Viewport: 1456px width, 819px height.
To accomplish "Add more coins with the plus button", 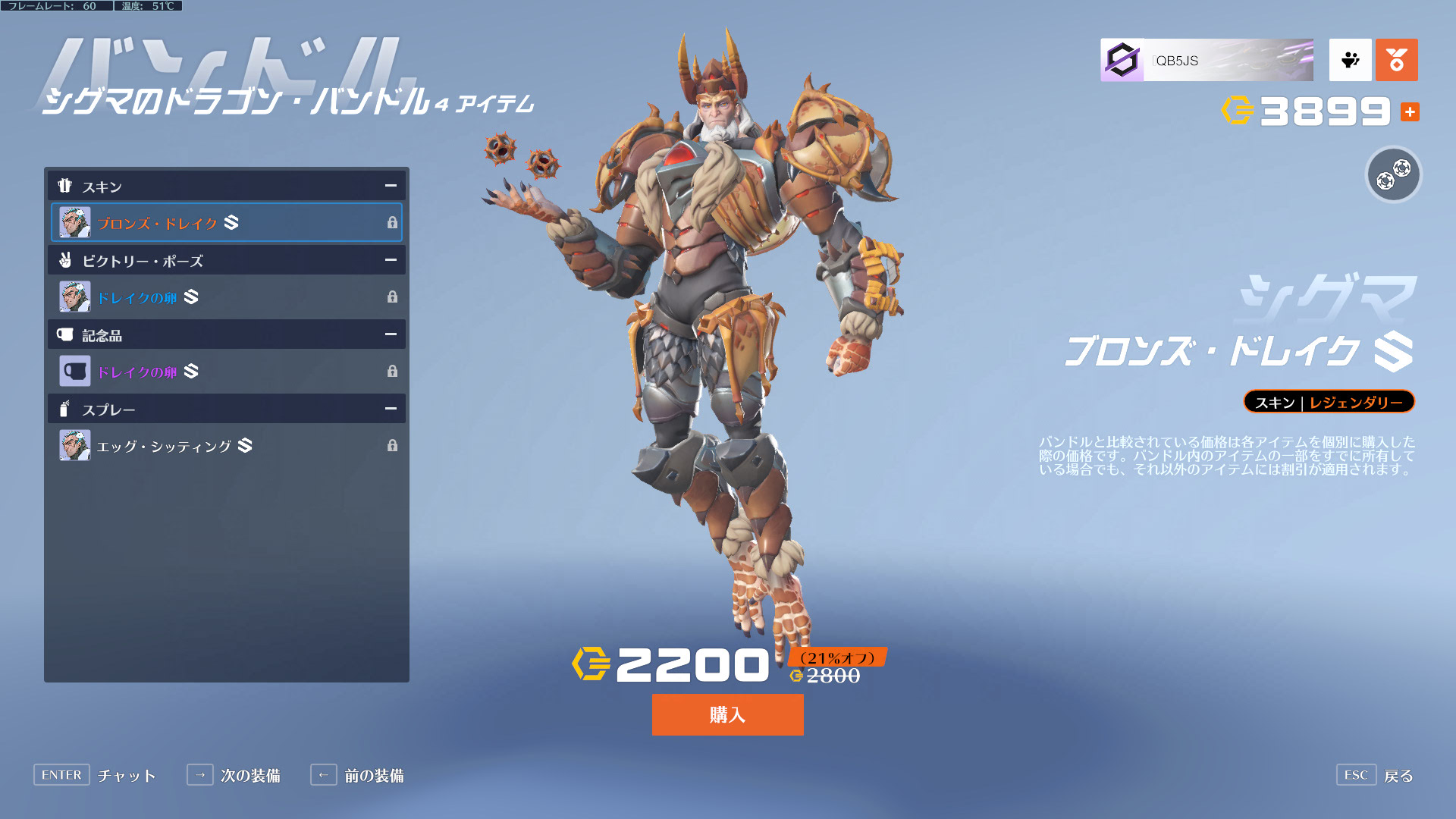I will pyautogui.click(x=1410, y=112).
